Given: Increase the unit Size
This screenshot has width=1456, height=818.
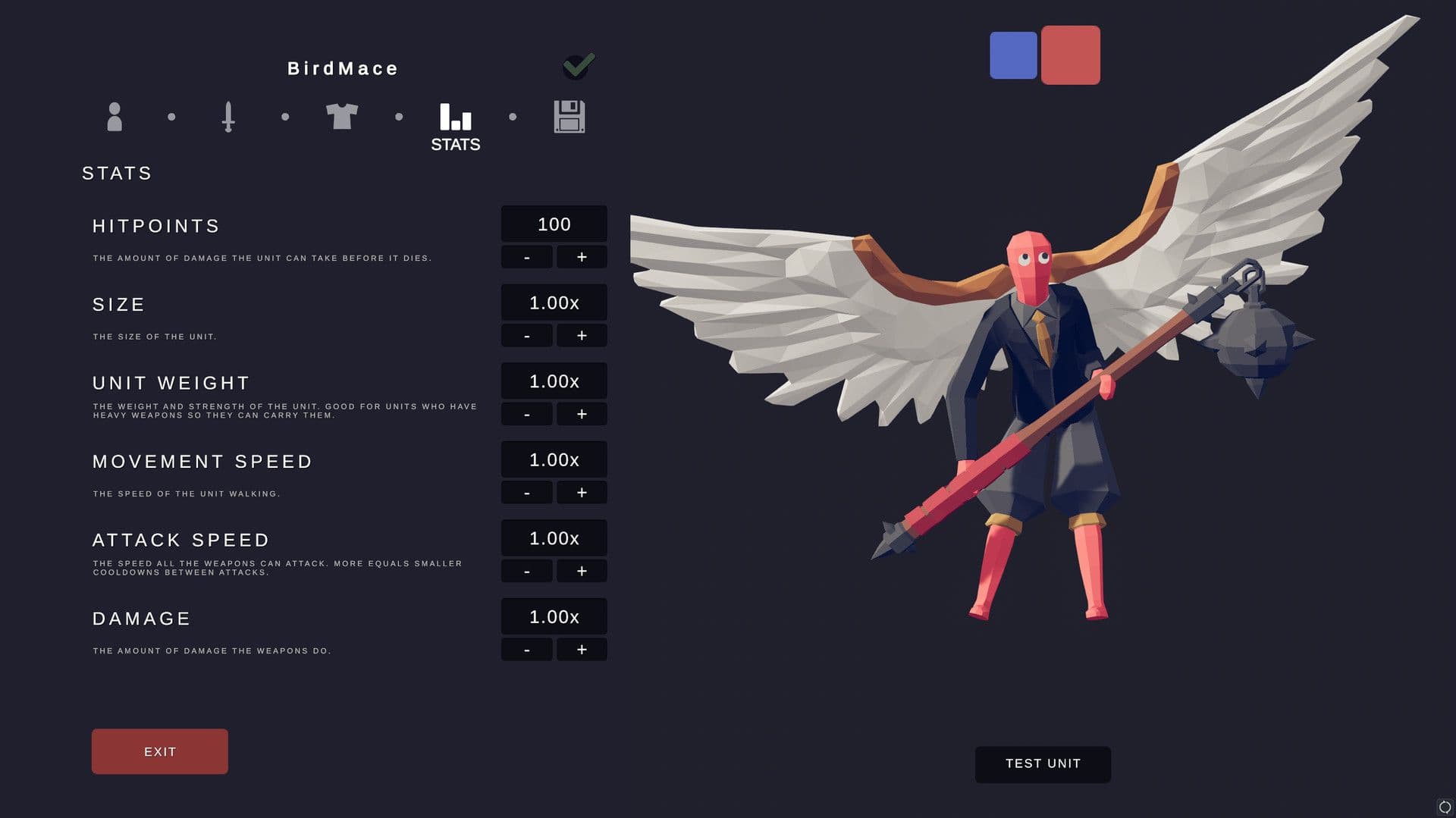Looking at the screenshot, I should click(x=582, y=335).
